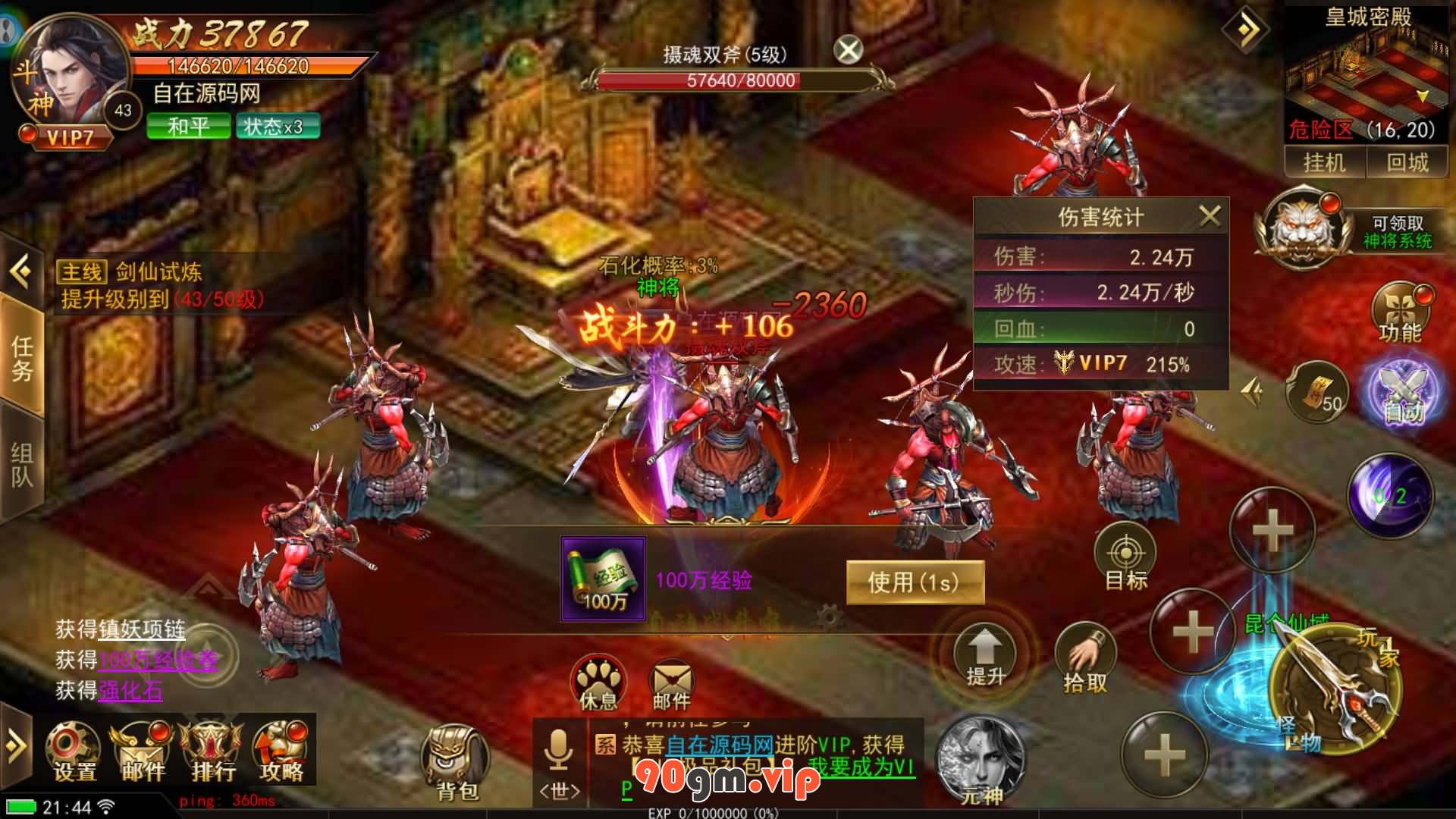Change the 和平 attack mode
The width and height of the screenshot is (1456, 819).
pos(188,127)
